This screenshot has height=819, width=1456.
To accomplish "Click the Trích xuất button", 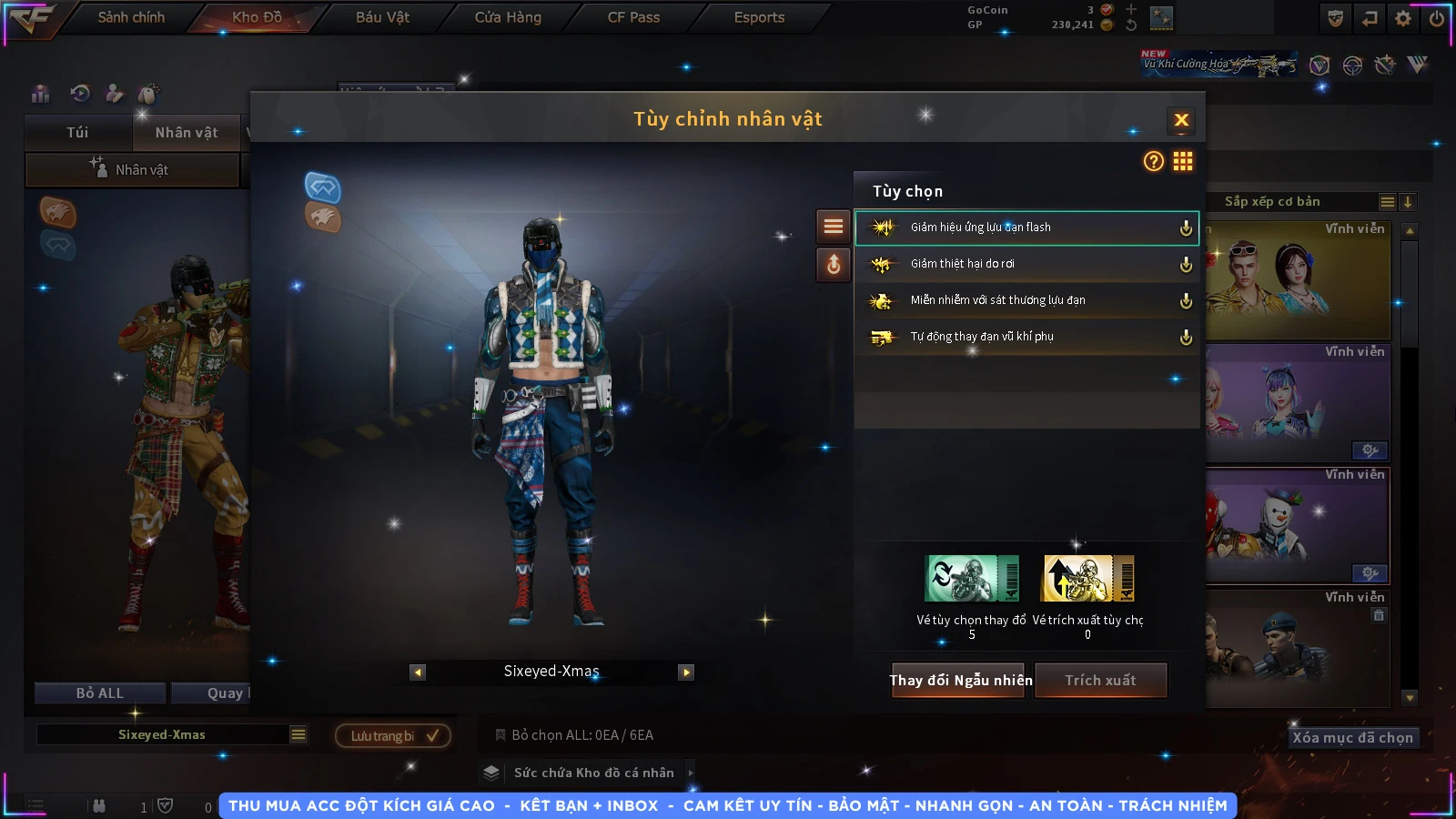I will tap(1100, 681).
